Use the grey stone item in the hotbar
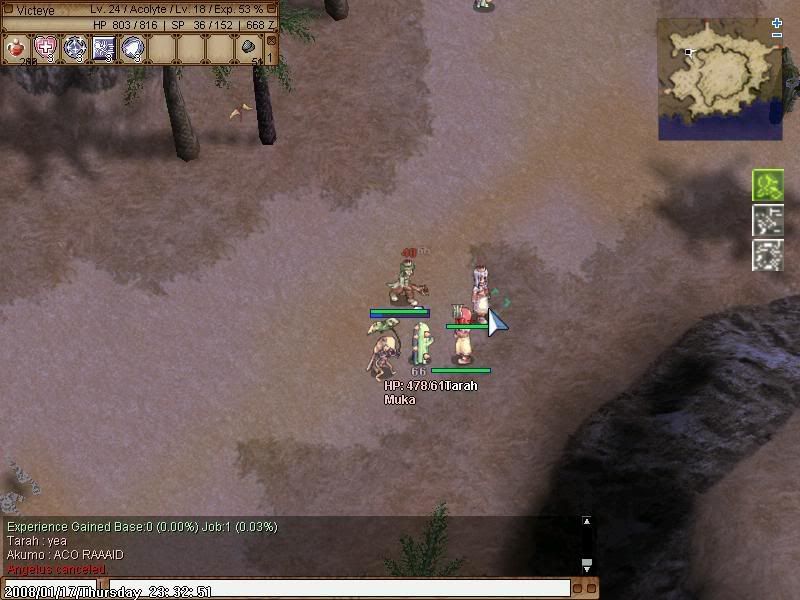 [x=248, y=47]
